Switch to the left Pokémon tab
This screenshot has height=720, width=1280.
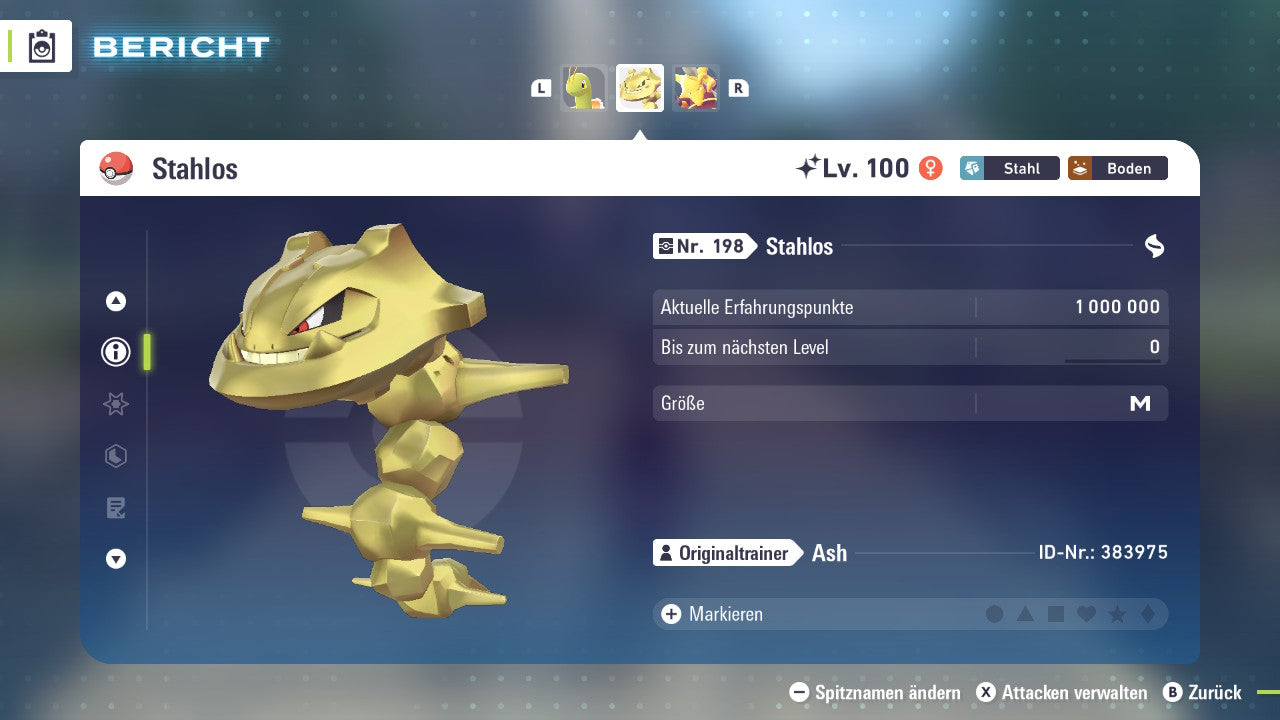[584, 88]
